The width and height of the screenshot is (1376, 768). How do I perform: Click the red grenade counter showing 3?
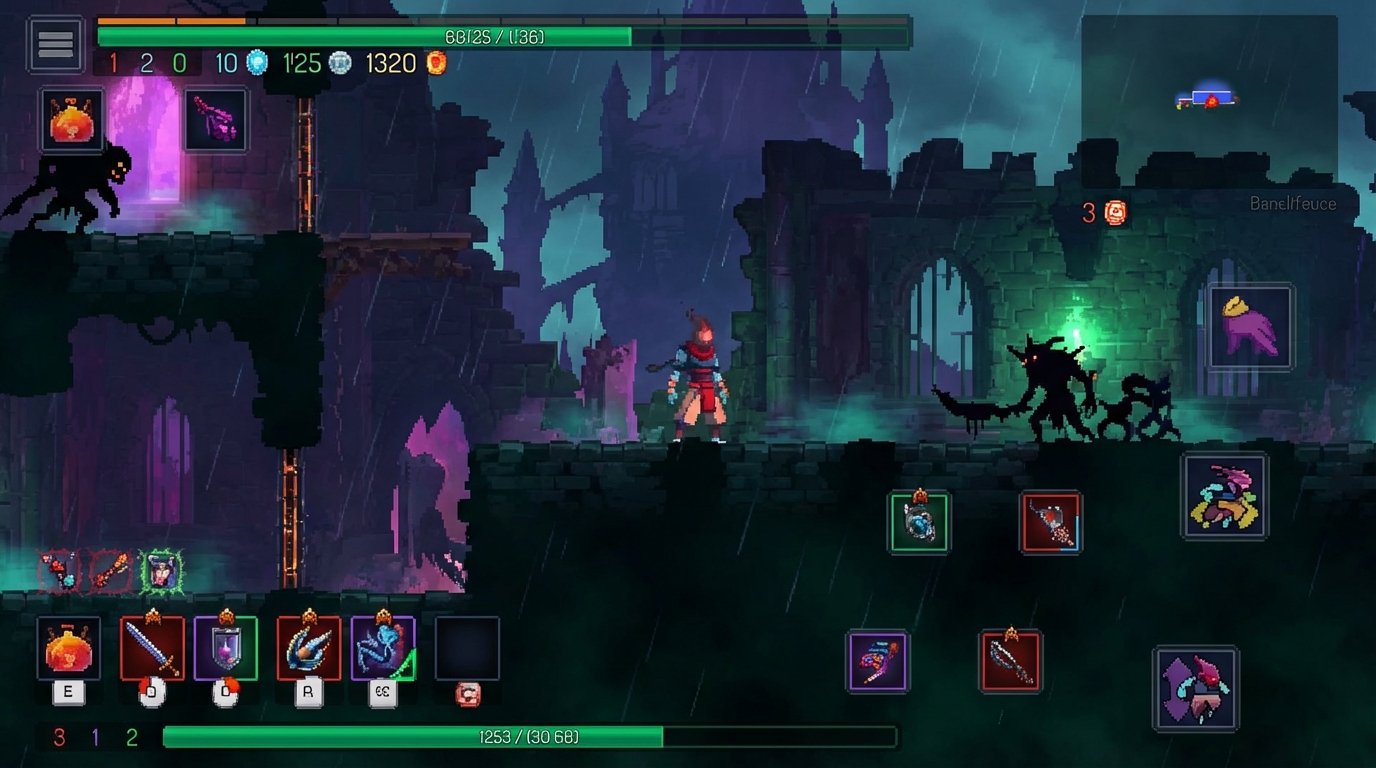[x=1102, y=211]
